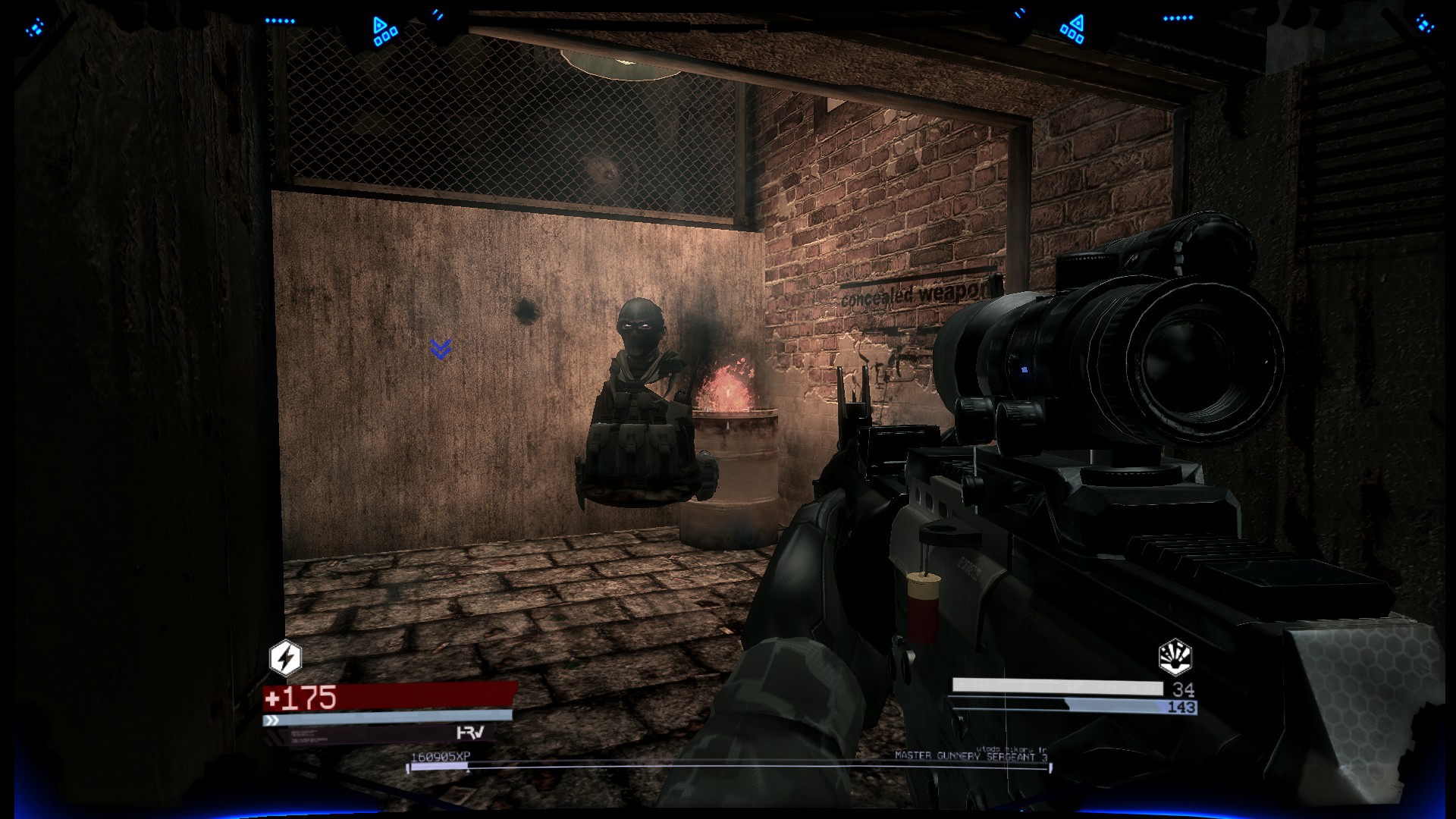Click the ceiling lamp above the range

(622, 61)
